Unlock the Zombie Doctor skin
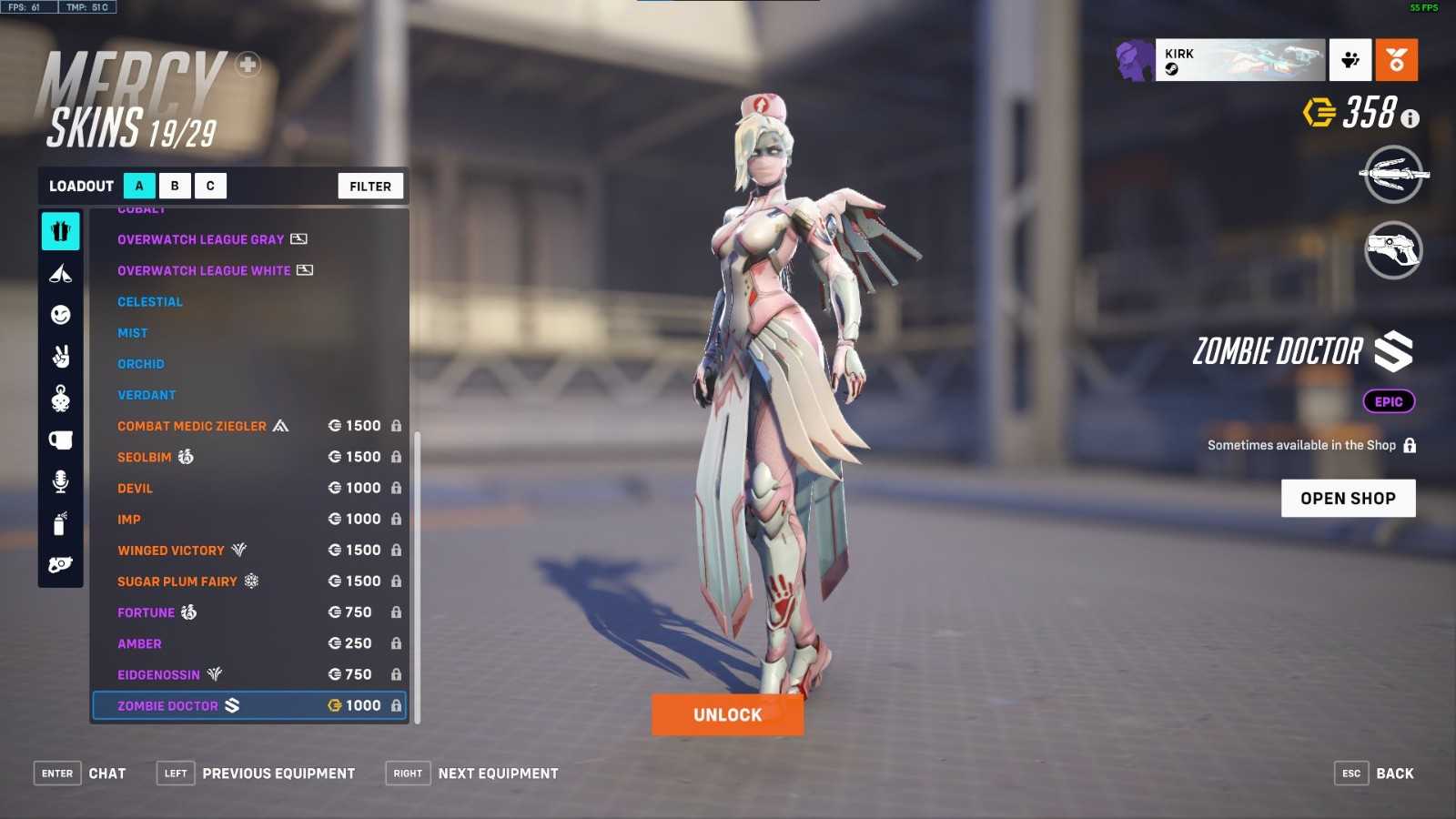The image size is (1456, 819). click(x=727, y=714)
